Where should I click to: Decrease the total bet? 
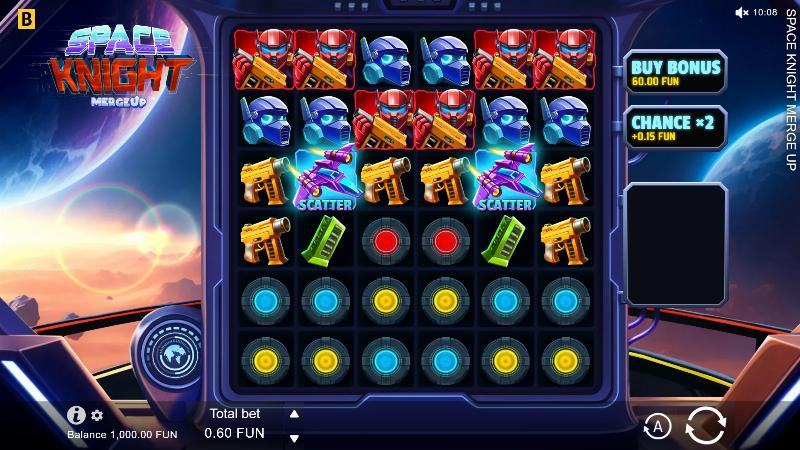click(x=294, y=437)
